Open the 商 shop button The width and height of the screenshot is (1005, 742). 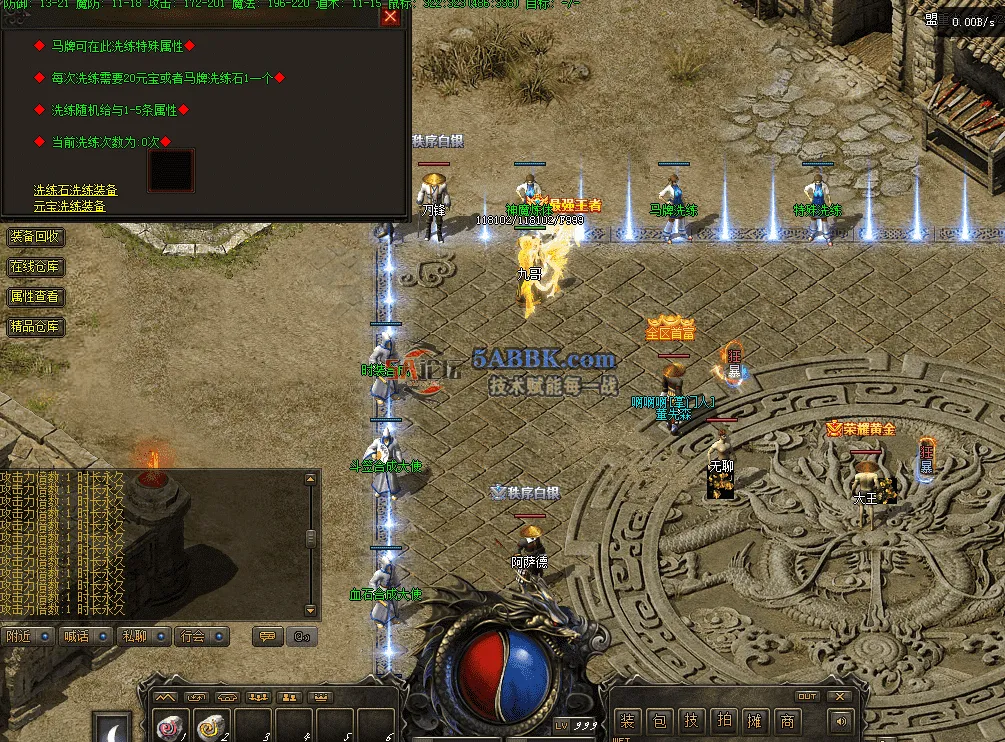[x=788, y=720]
